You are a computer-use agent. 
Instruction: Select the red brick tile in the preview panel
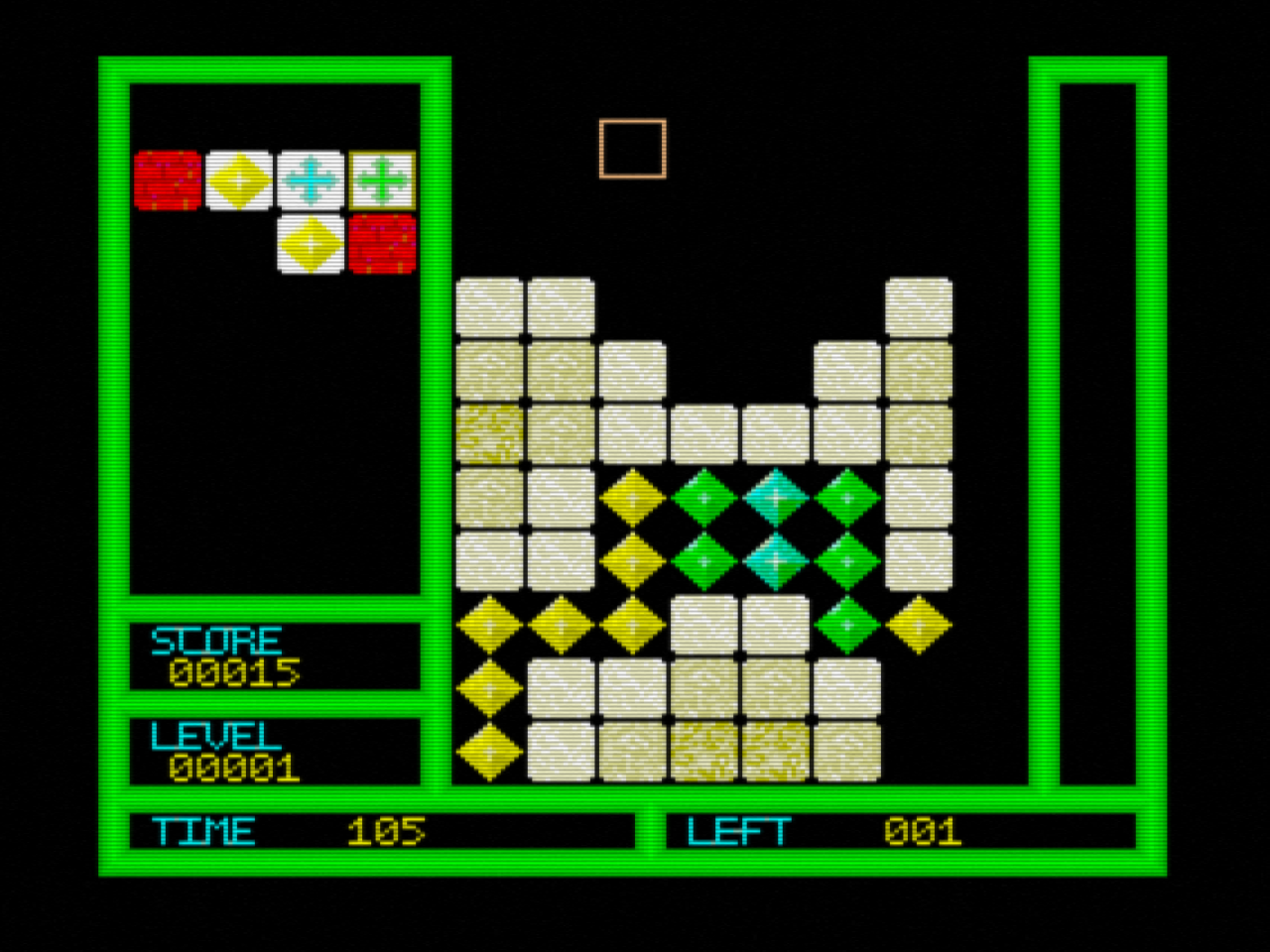click(x=167, y=178)
